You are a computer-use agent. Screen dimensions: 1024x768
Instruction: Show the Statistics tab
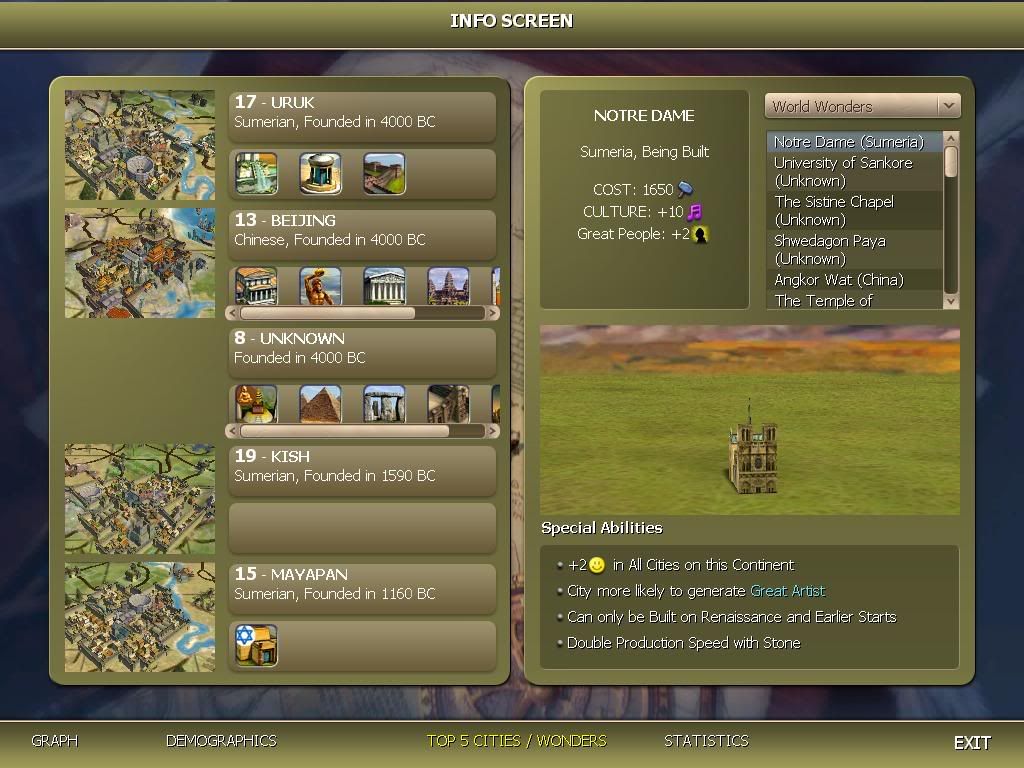(x=706, y=741)
